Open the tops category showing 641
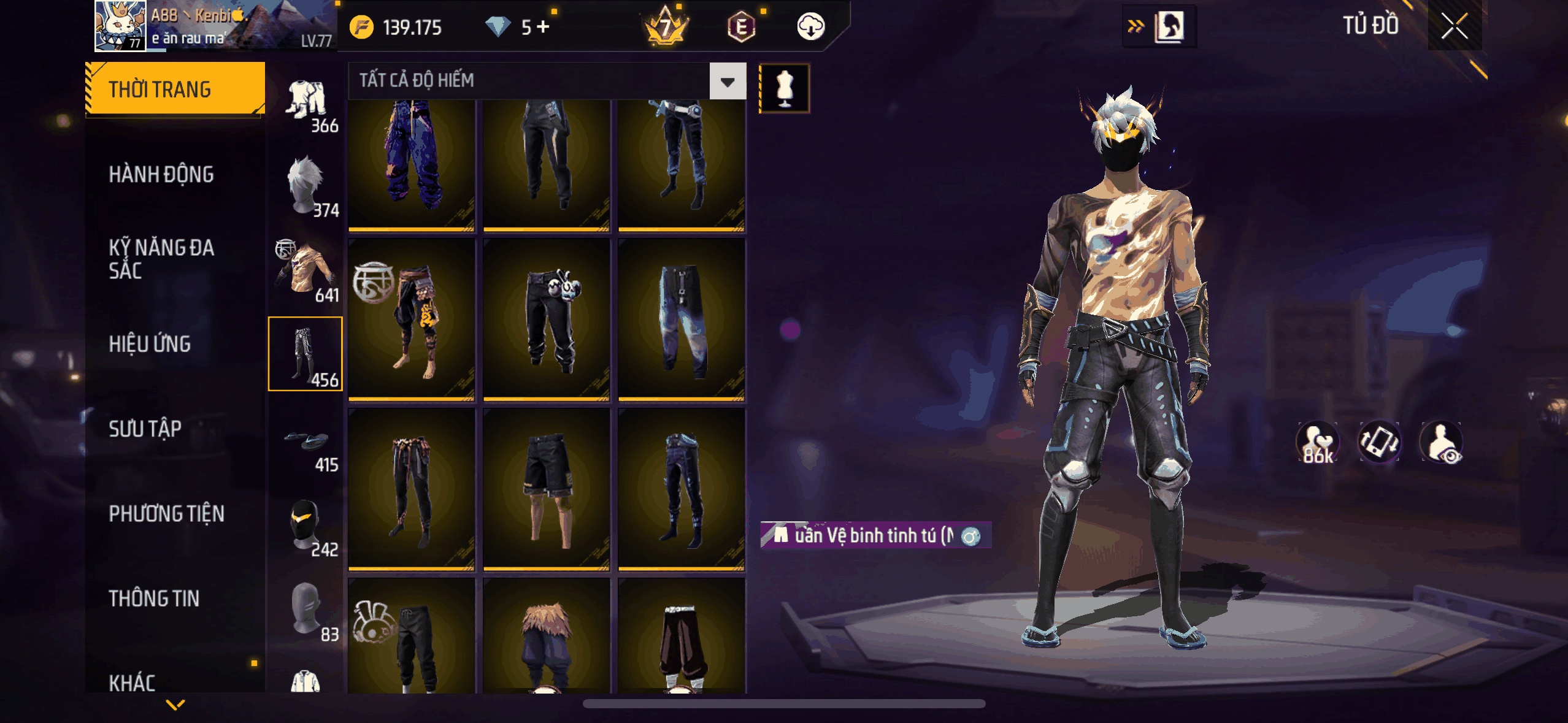 pos(307,270)
